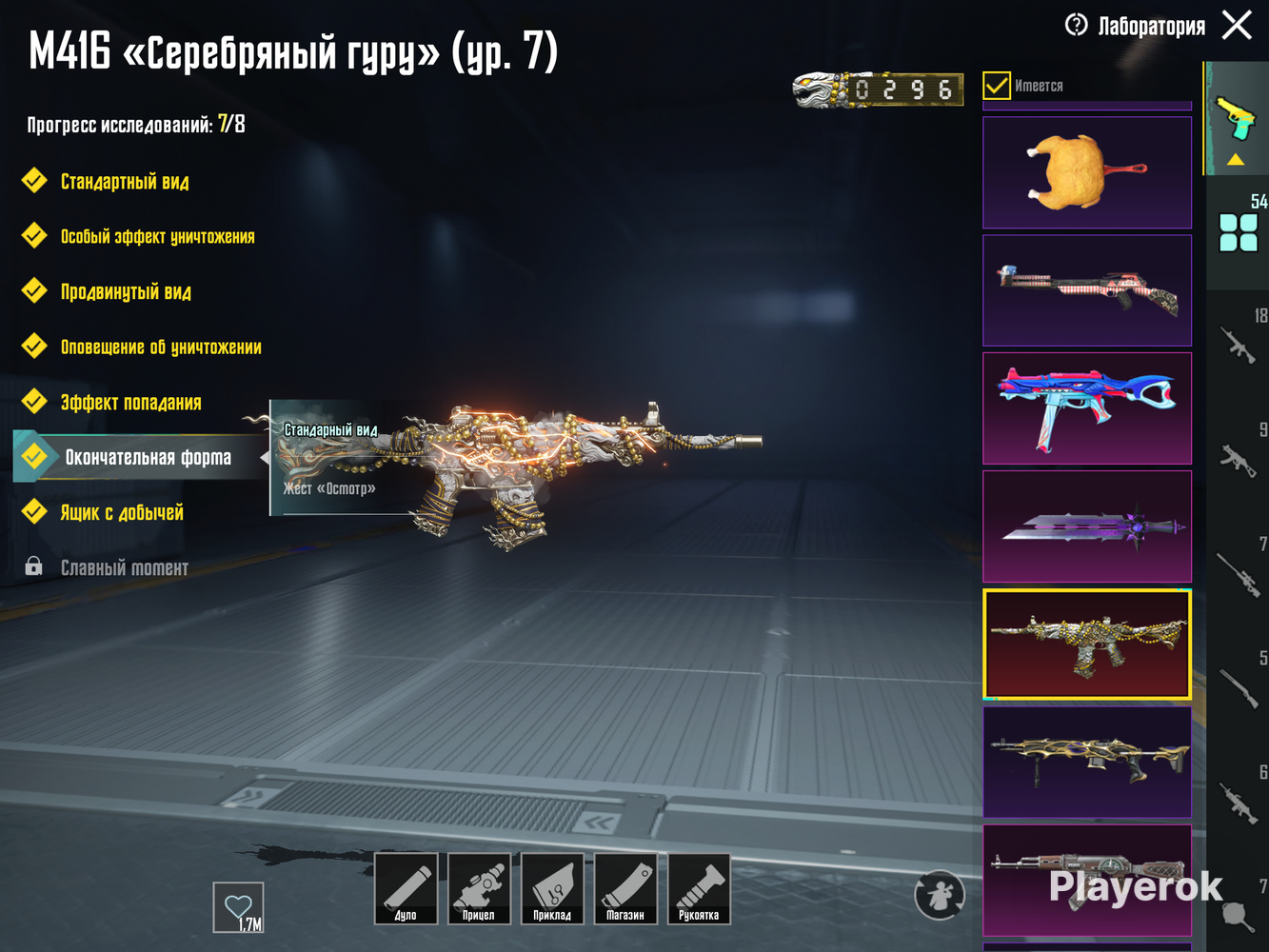Viewport: 1269px width, 952px height.
Task: Select the locked Славный момент entry
Action: pos(124,567)
